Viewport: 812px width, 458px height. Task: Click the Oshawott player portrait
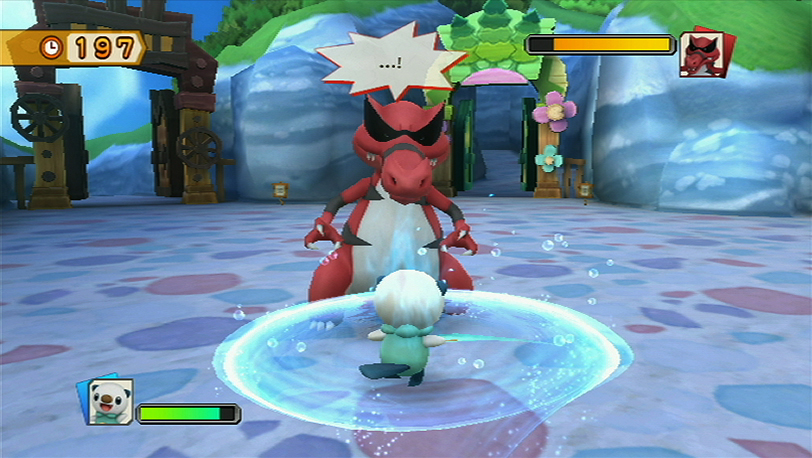(109, 400)
